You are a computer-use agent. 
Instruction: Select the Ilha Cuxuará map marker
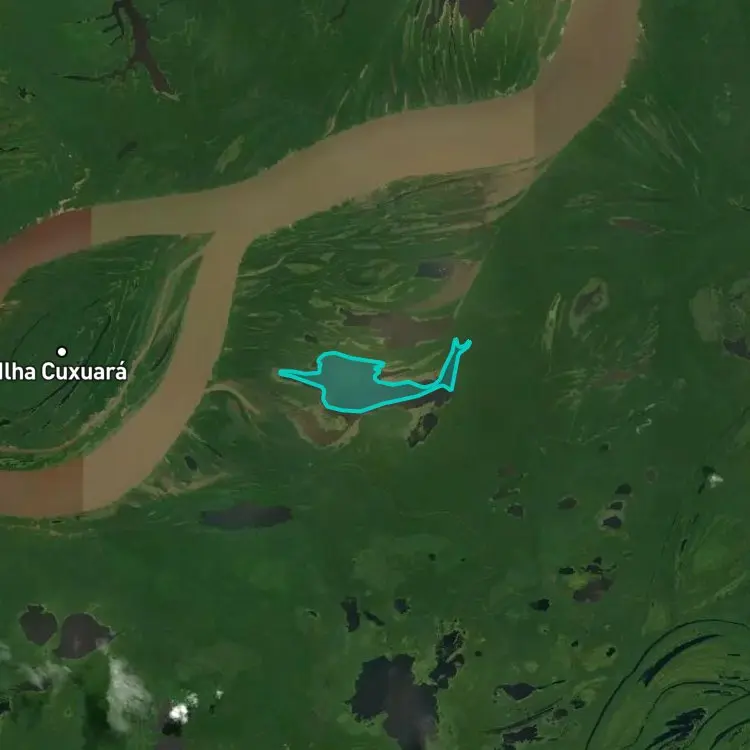click(62, 352)
